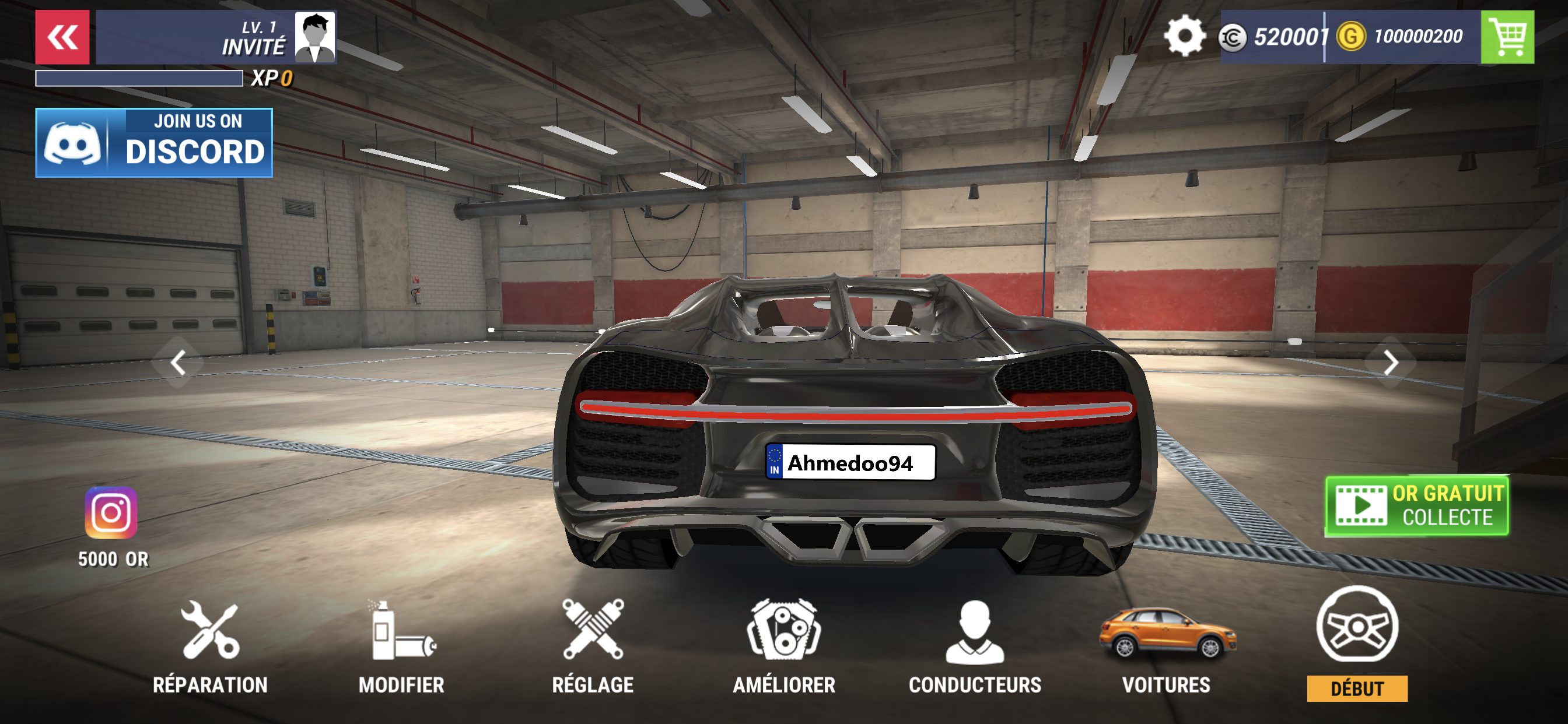Go back with the red double-arrow button
Screen dimensions: 1568x724
point(62,37)
